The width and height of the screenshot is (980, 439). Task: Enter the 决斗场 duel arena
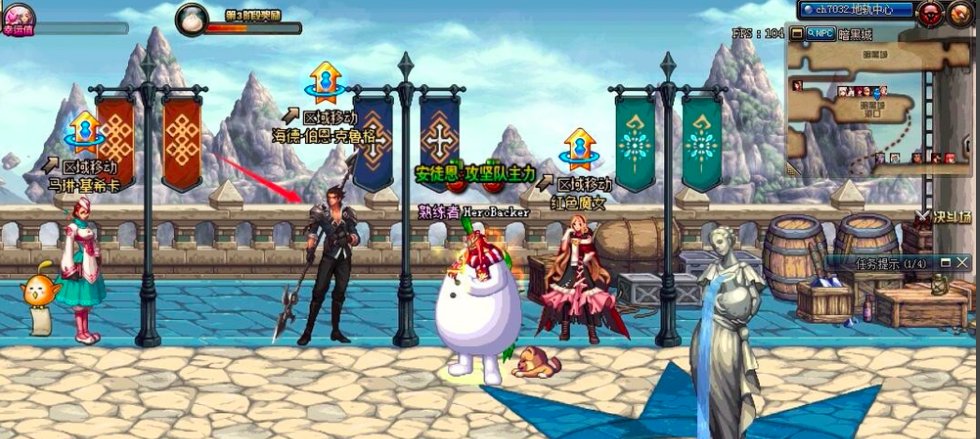[942, 215]
